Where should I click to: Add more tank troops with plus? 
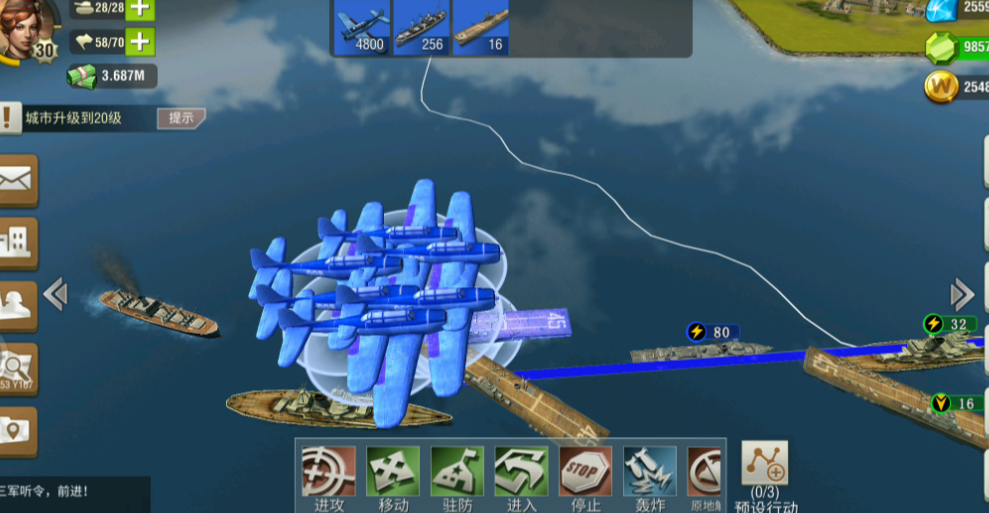pos(140,9)
